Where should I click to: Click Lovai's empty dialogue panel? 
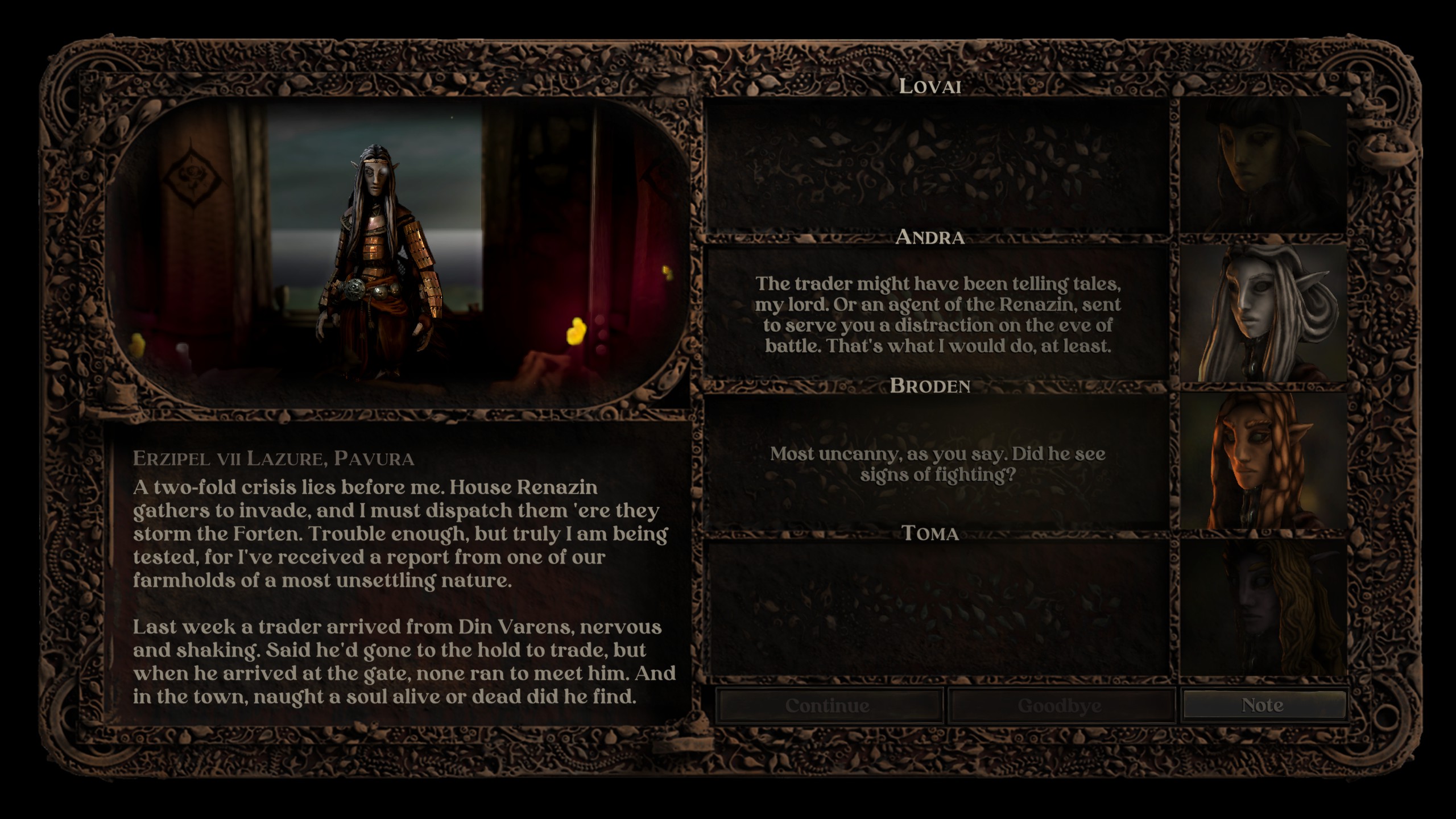click(937, 165)
